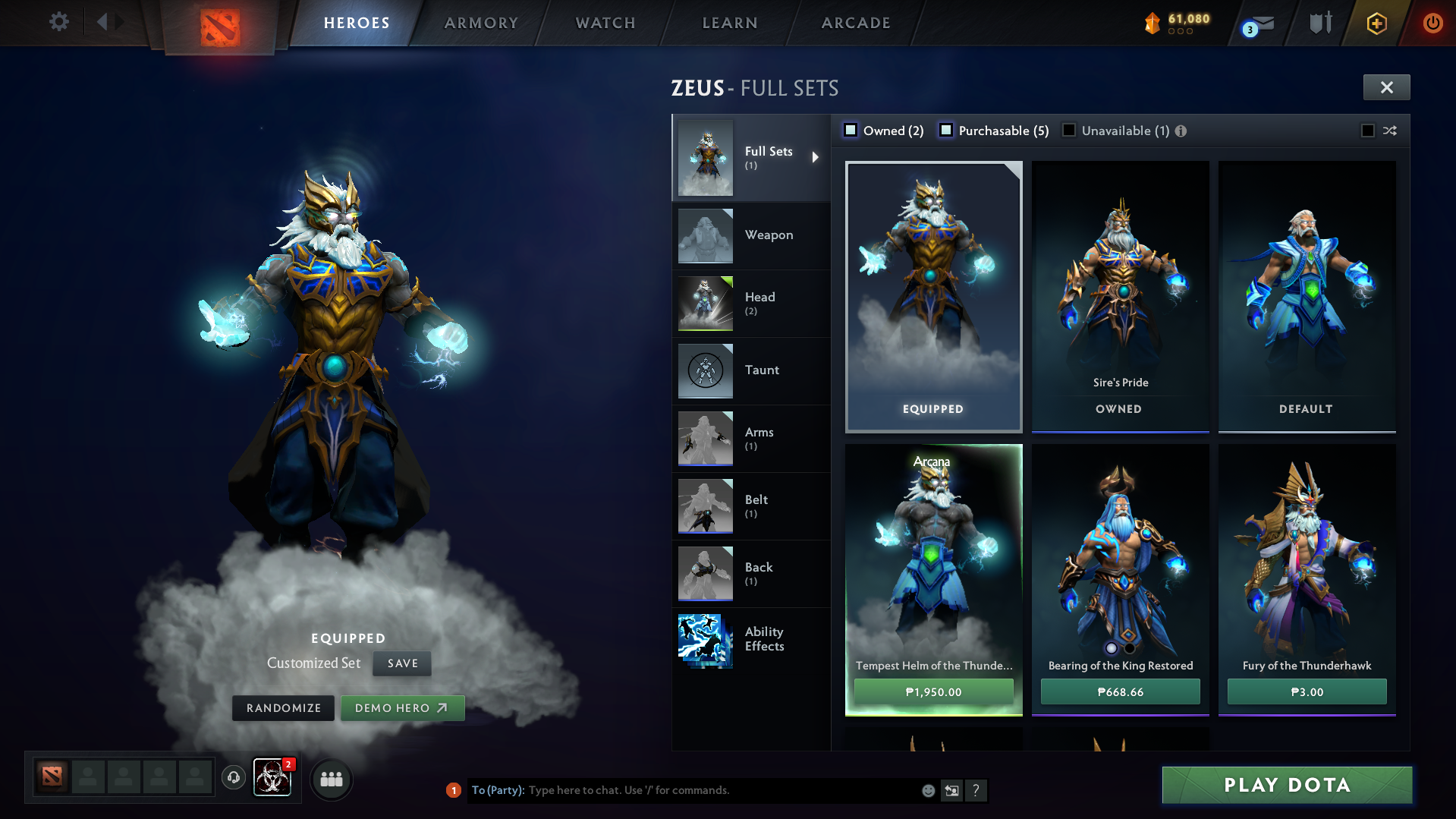Expand the Full Sets category arrow

816,157
